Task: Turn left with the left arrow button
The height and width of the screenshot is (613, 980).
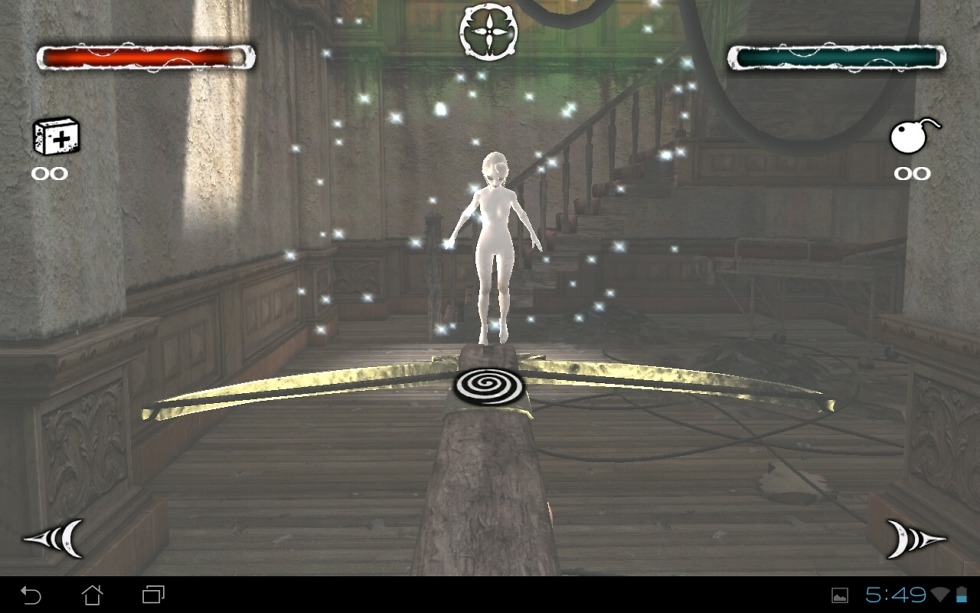Action: pos(54,539)
